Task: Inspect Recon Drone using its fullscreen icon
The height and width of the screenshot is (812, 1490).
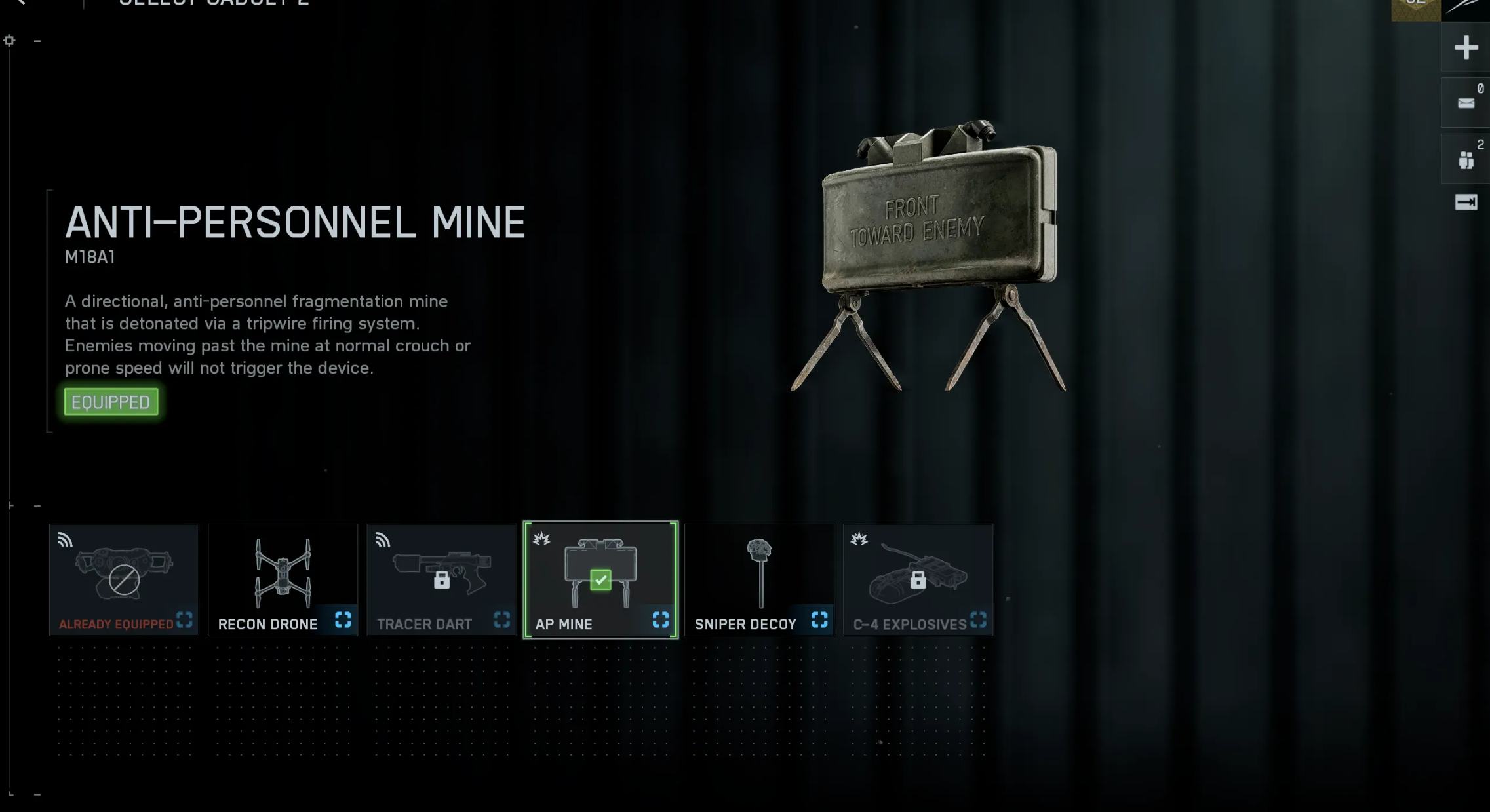Action: coord(343,620)
